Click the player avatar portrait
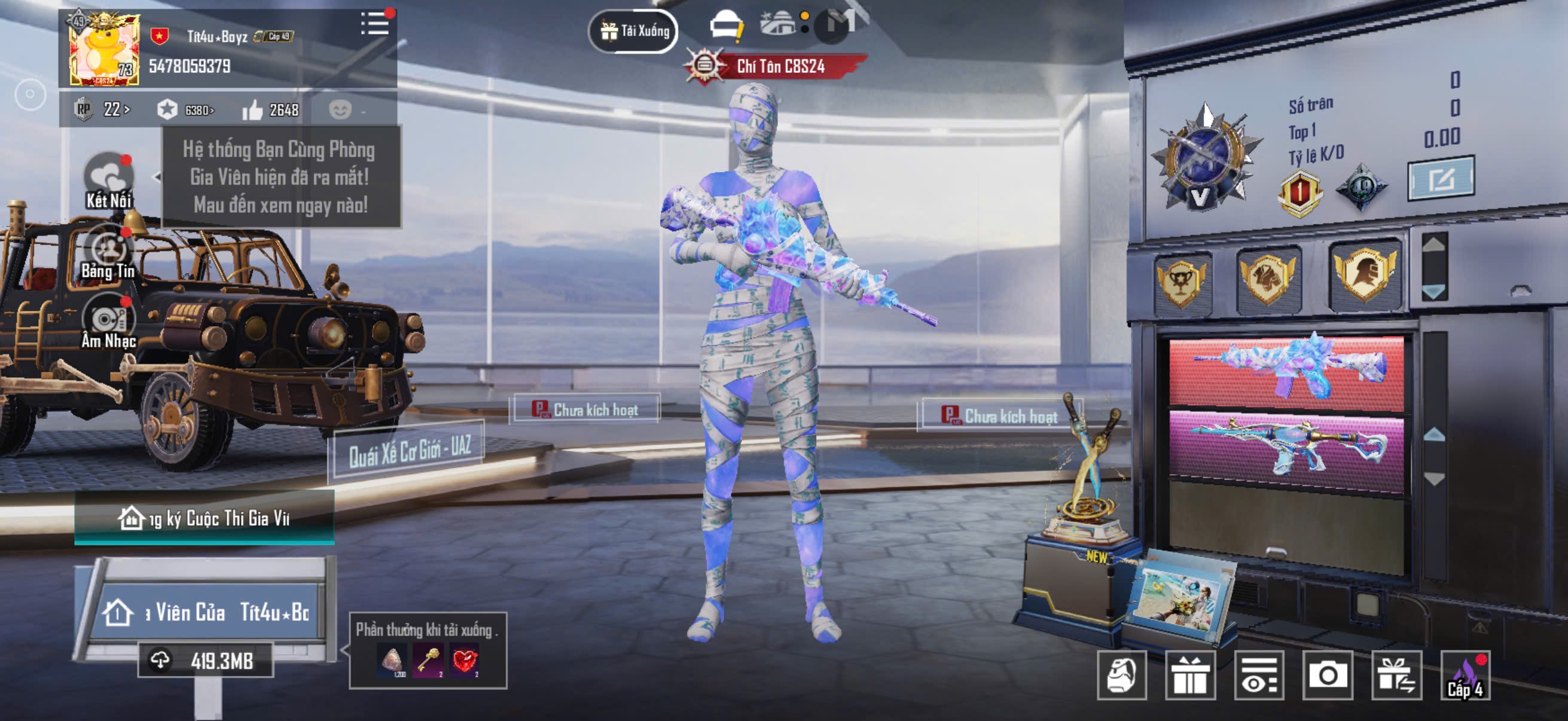 (x=104, y=50)
